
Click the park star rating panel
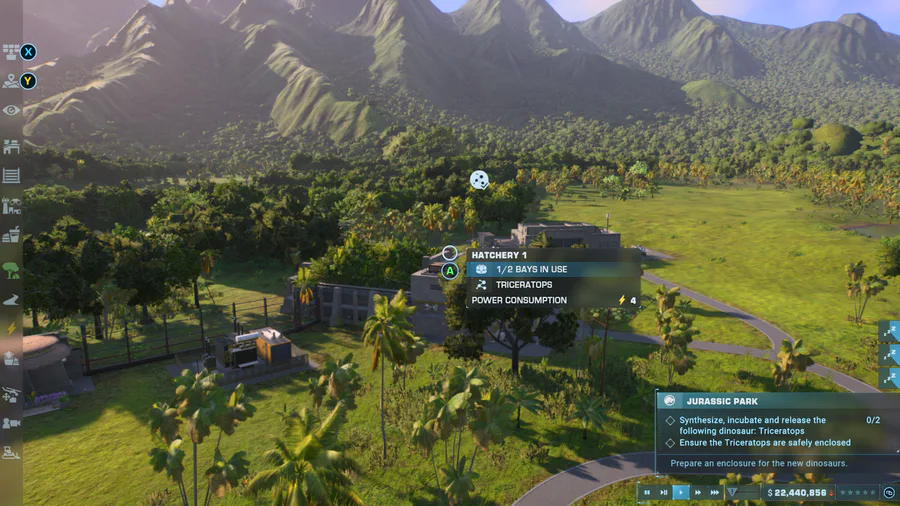pos(856,492)
